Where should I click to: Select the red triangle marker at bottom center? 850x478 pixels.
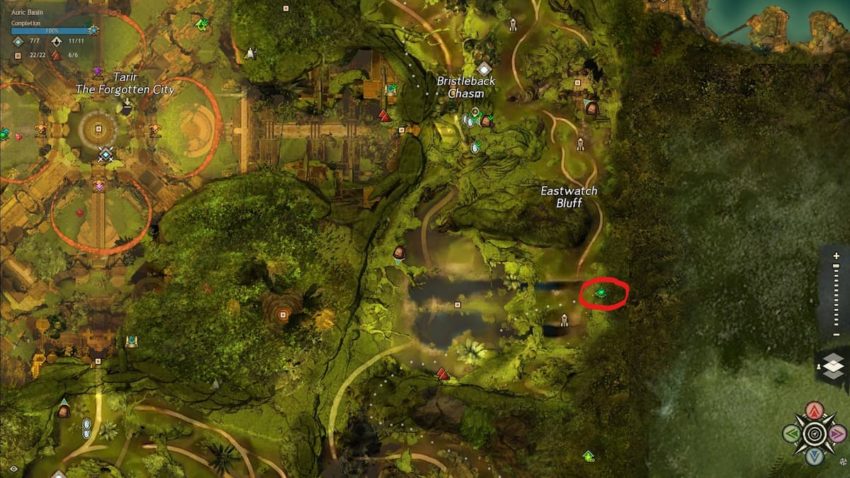tap(441, 374)
